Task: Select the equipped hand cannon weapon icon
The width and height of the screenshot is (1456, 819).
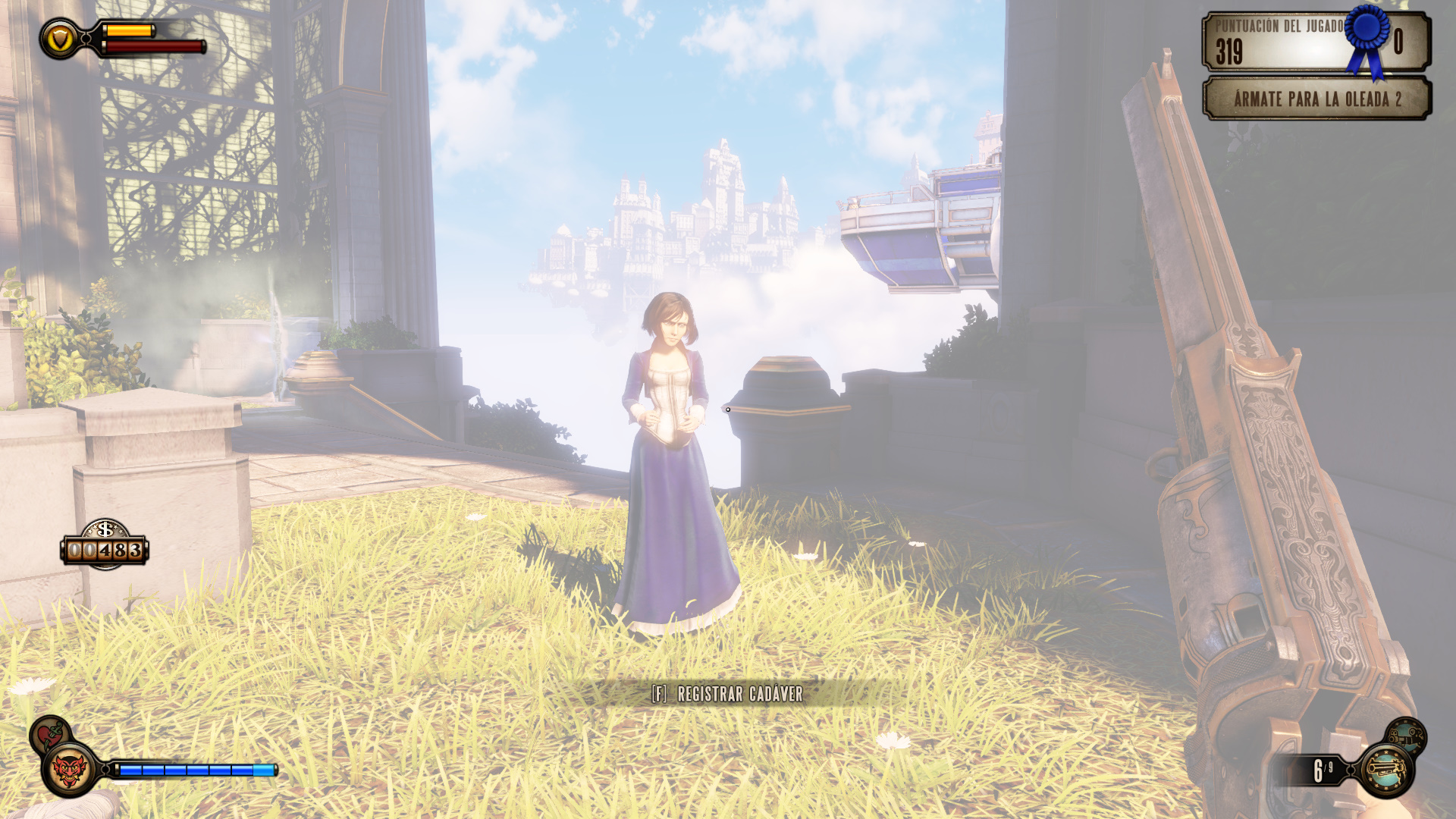Action: (x=1386, y=770)
